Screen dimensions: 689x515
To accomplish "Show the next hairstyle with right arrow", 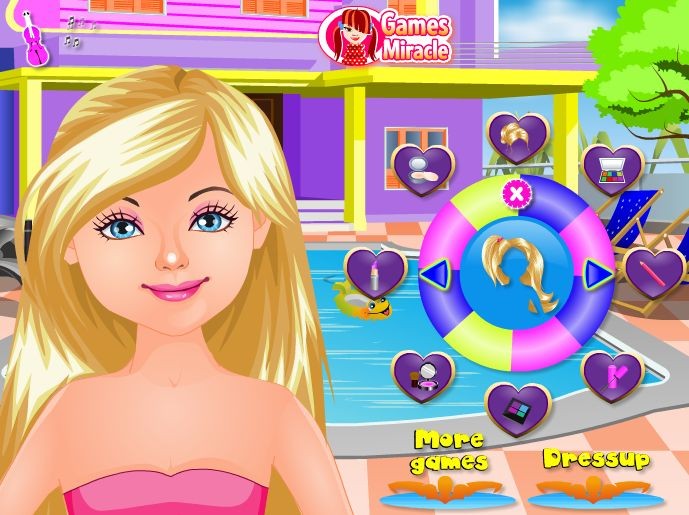I will (x=597, y=273).
